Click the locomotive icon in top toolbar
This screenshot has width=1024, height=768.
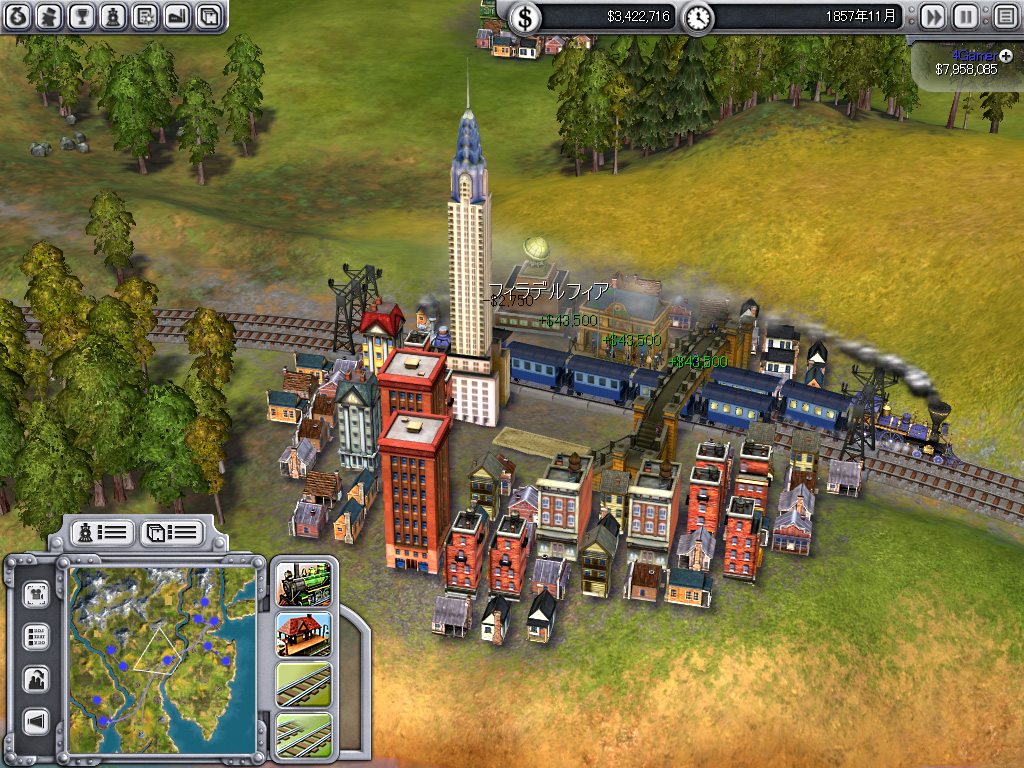[113, 16]
